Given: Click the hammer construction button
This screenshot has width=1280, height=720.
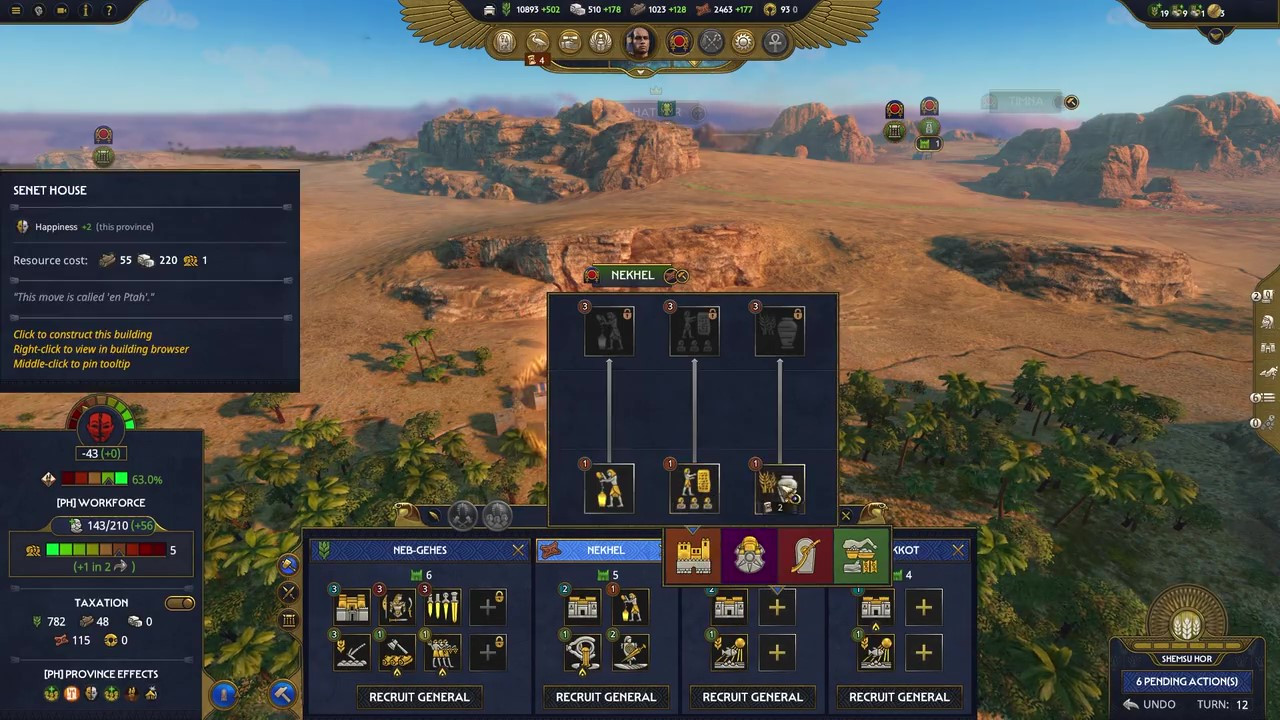Looking at the screenshot, I should point(283,692).
